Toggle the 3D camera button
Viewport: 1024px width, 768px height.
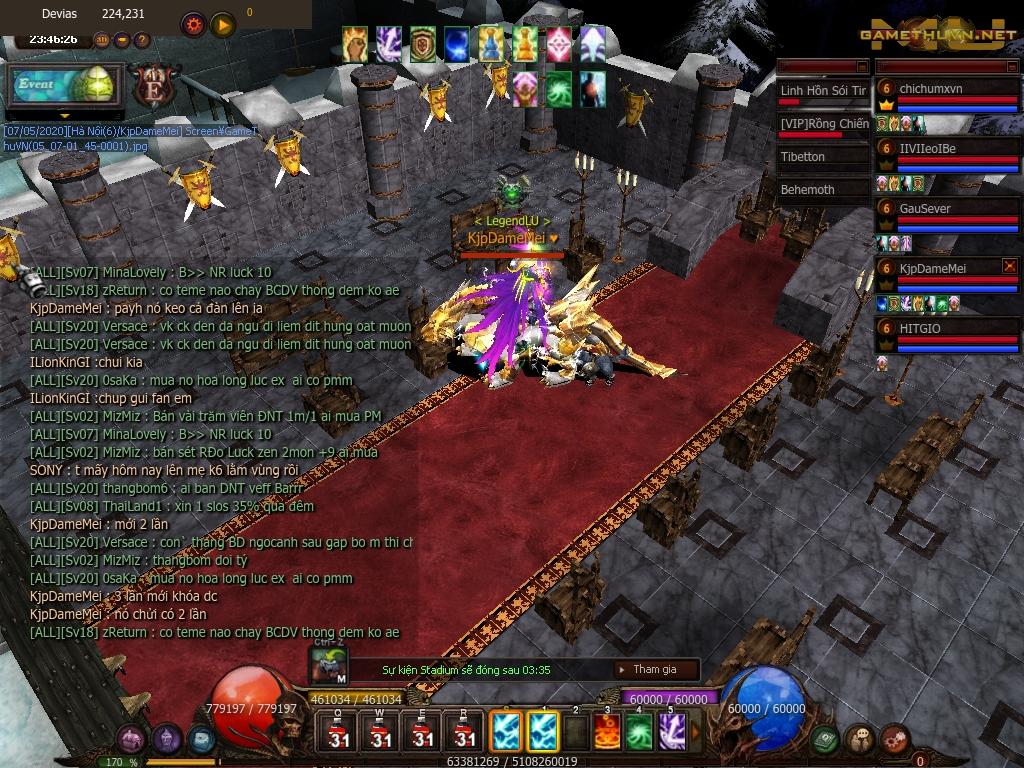pos(102,41)
